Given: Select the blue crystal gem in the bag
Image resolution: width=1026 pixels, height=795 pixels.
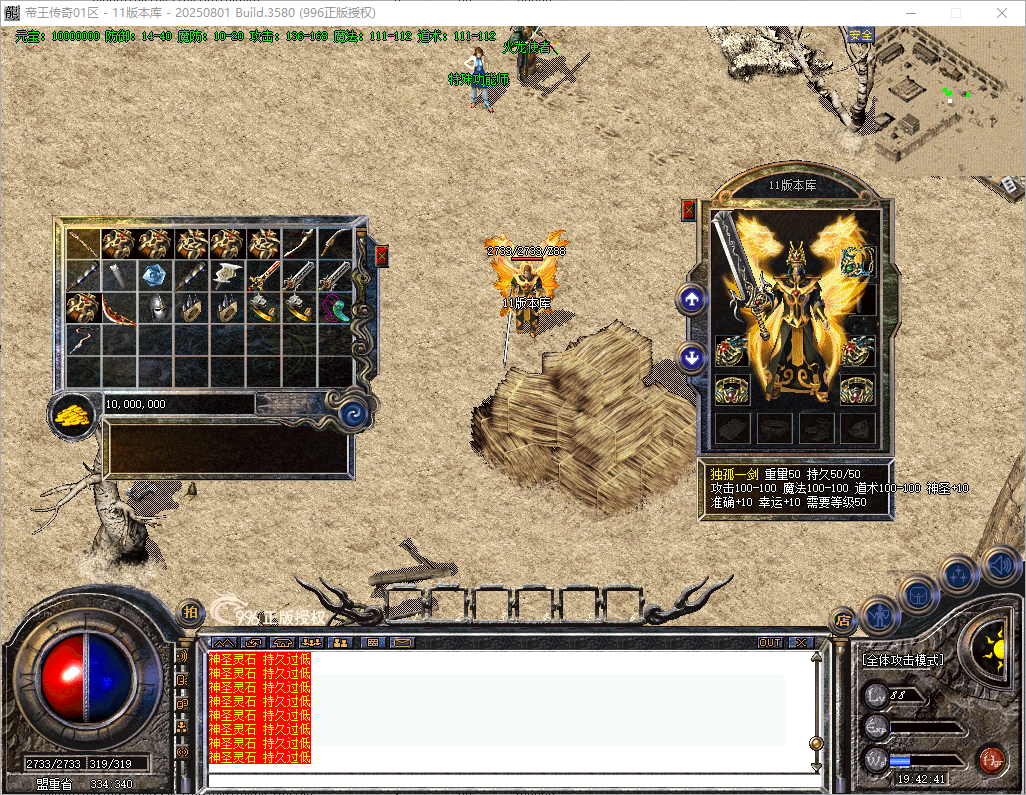Looking at the screenshot, I should (x=155, y=275).
